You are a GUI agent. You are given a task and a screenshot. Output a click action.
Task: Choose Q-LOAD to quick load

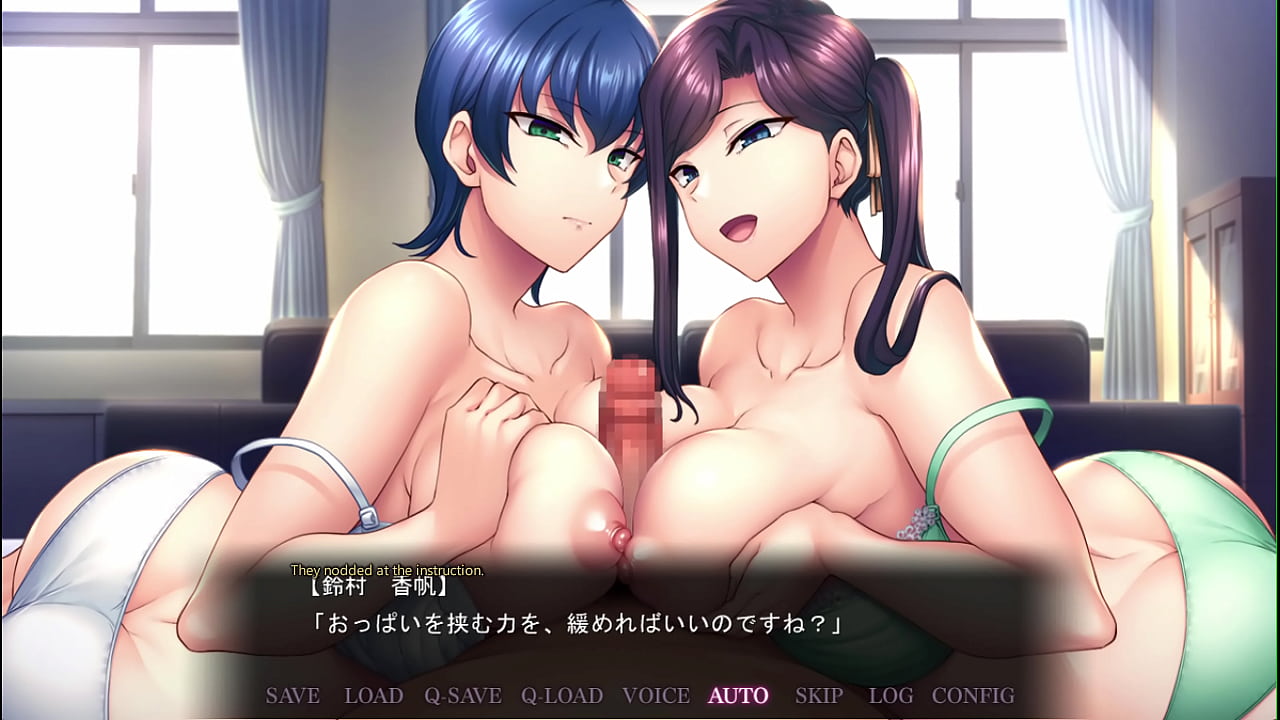[x=561, y=696]
